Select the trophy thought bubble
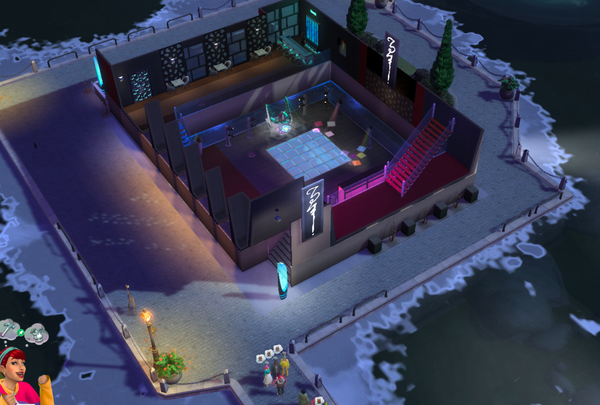Screen dimensions: 600x405 pyautogui.click(x=37, y=333)
